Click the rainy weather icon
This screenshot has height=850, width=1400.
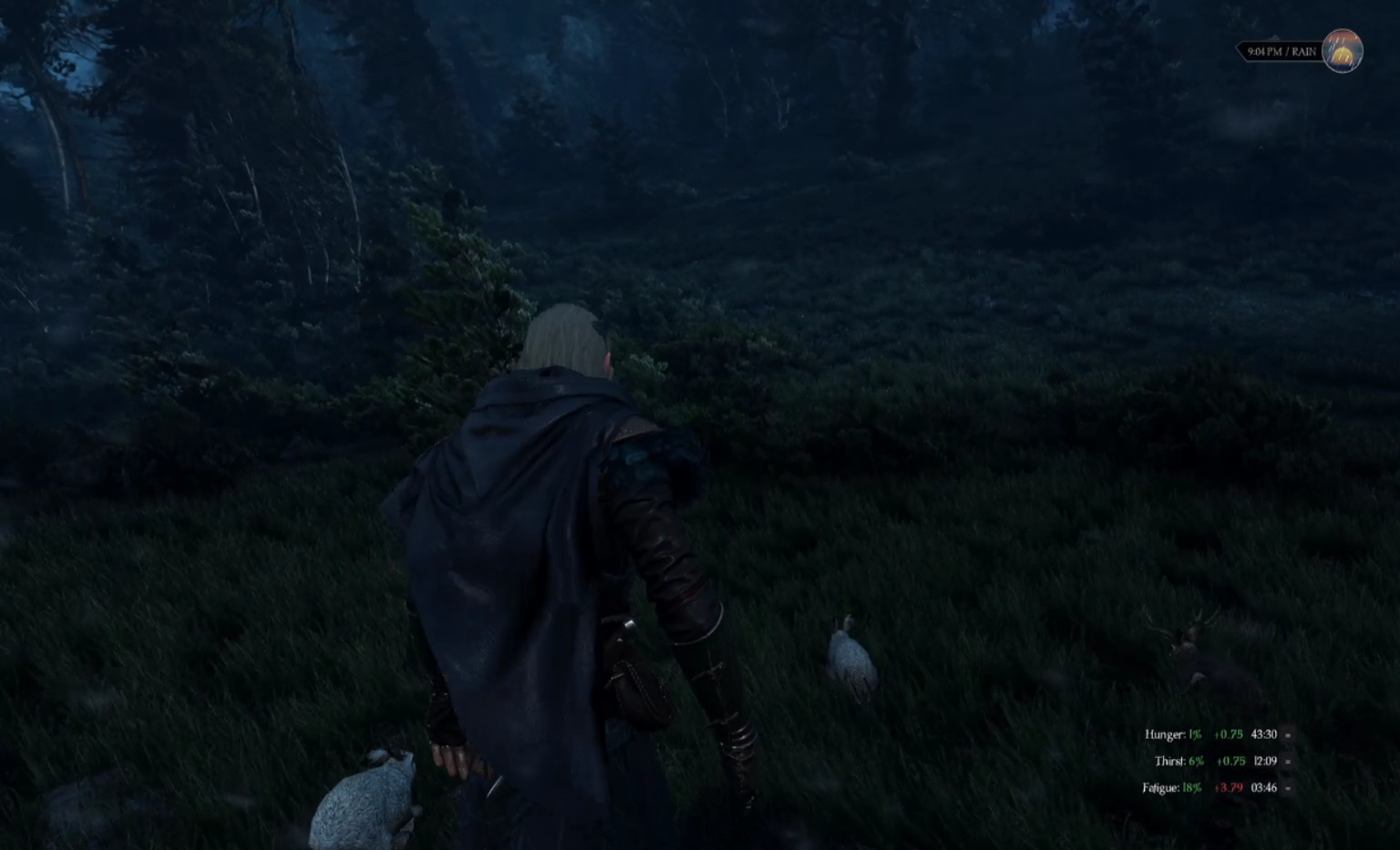pos(1342,51)
